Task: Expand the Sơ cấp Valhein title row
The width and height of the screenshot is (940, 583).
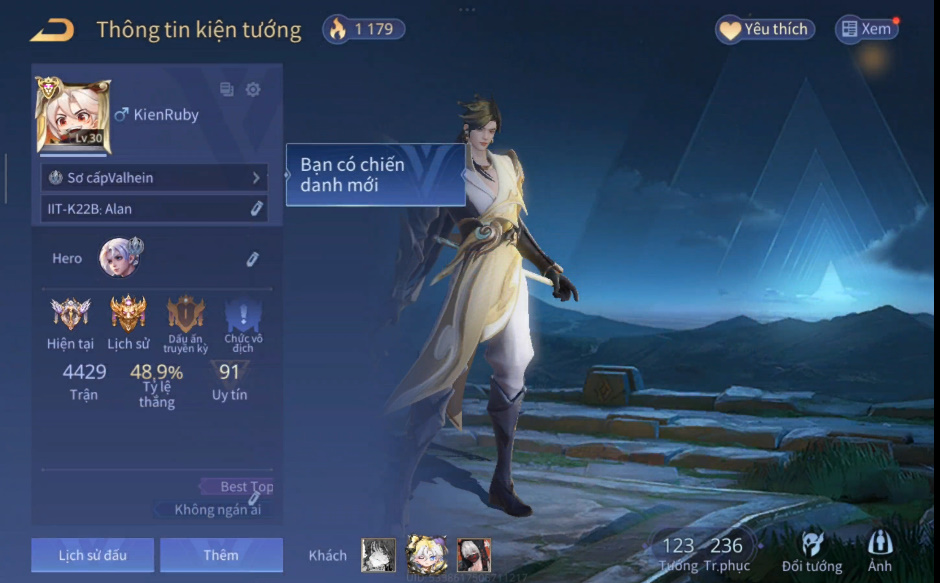Action: click(x=154, y=177)
